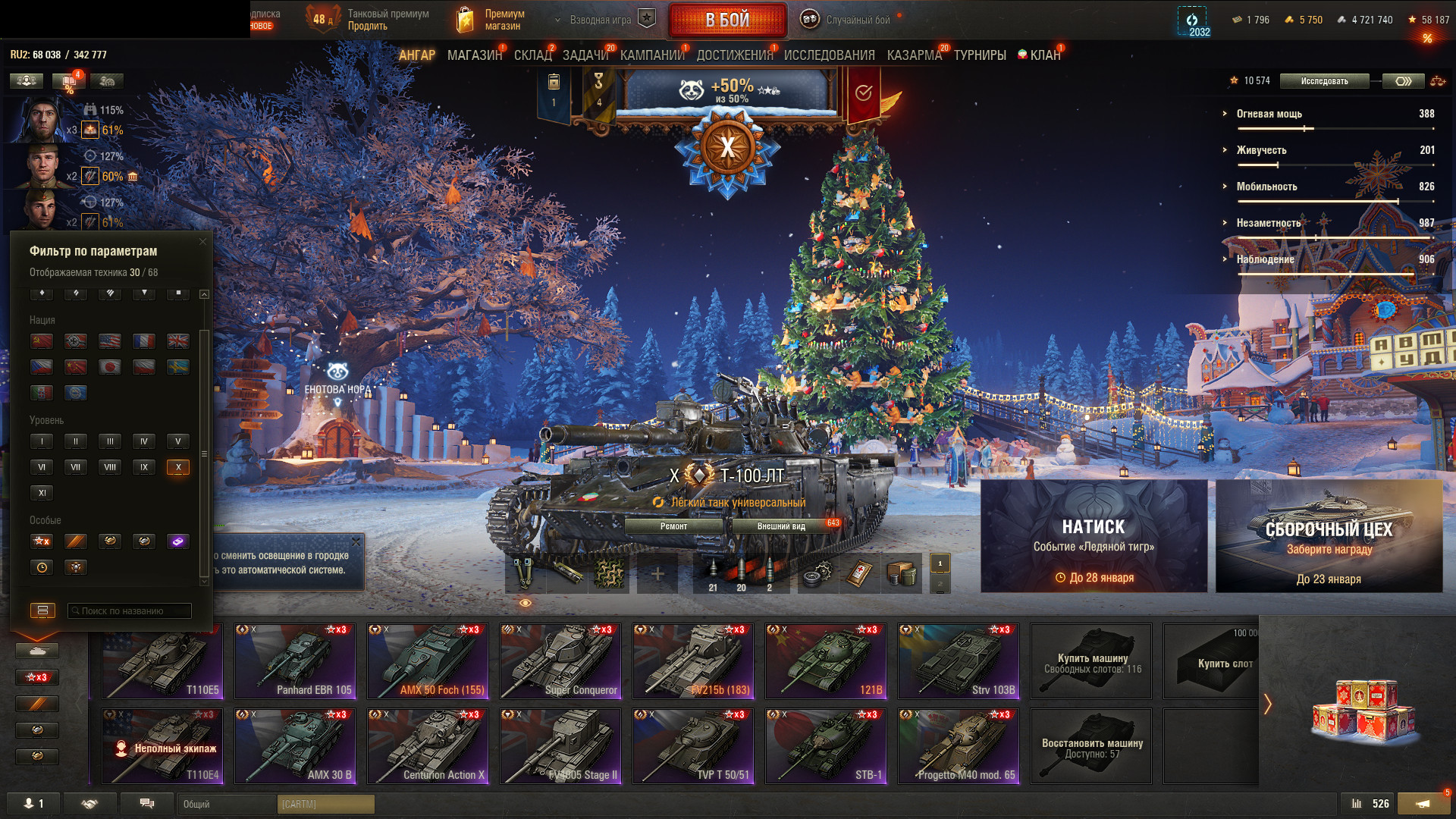Type in the Поиск по названию field
The height and width of the screenshot is (819, 1456).
130,610
